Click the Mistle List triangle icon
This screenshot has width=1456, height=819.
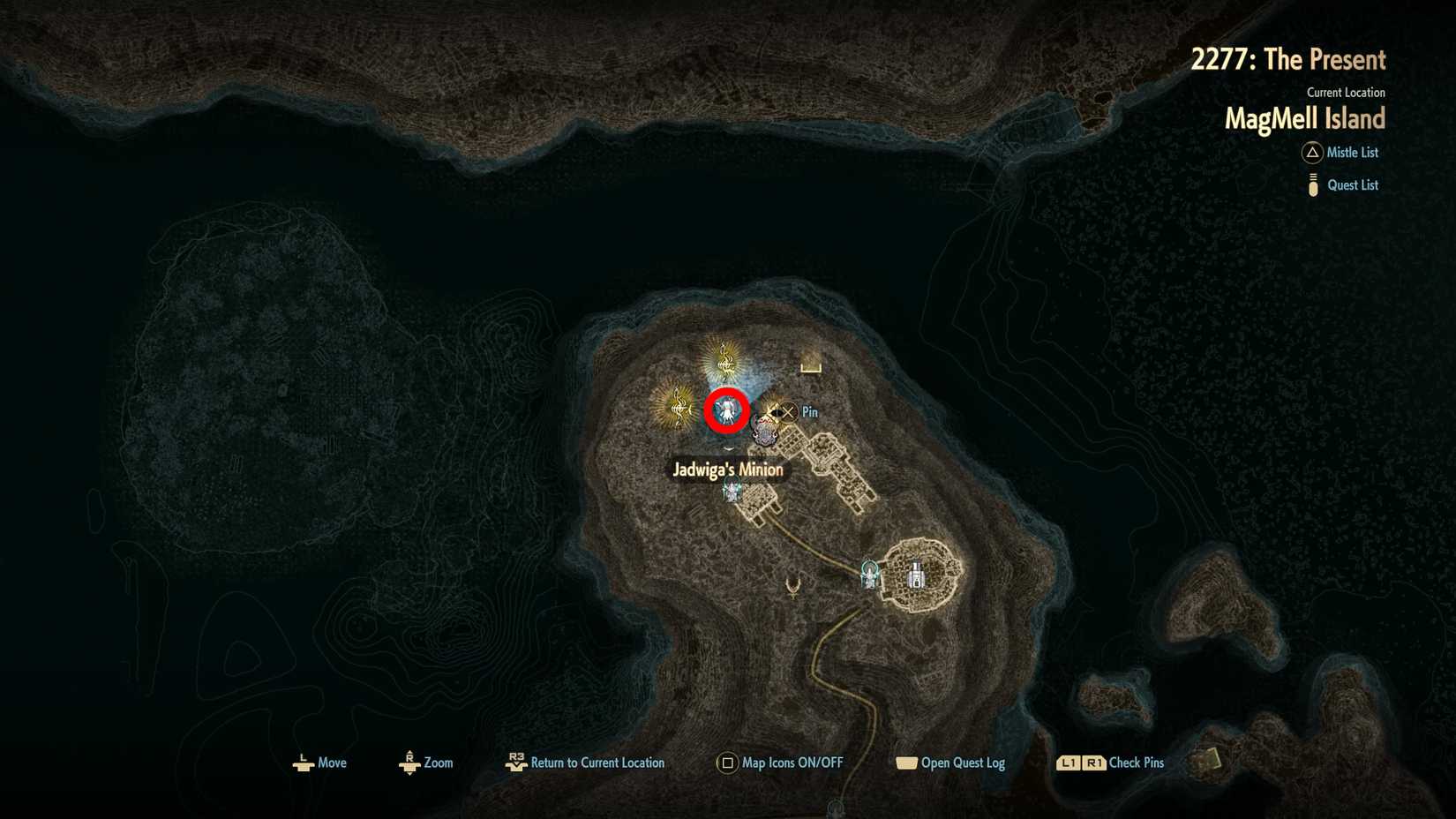tap(1311, 153)
